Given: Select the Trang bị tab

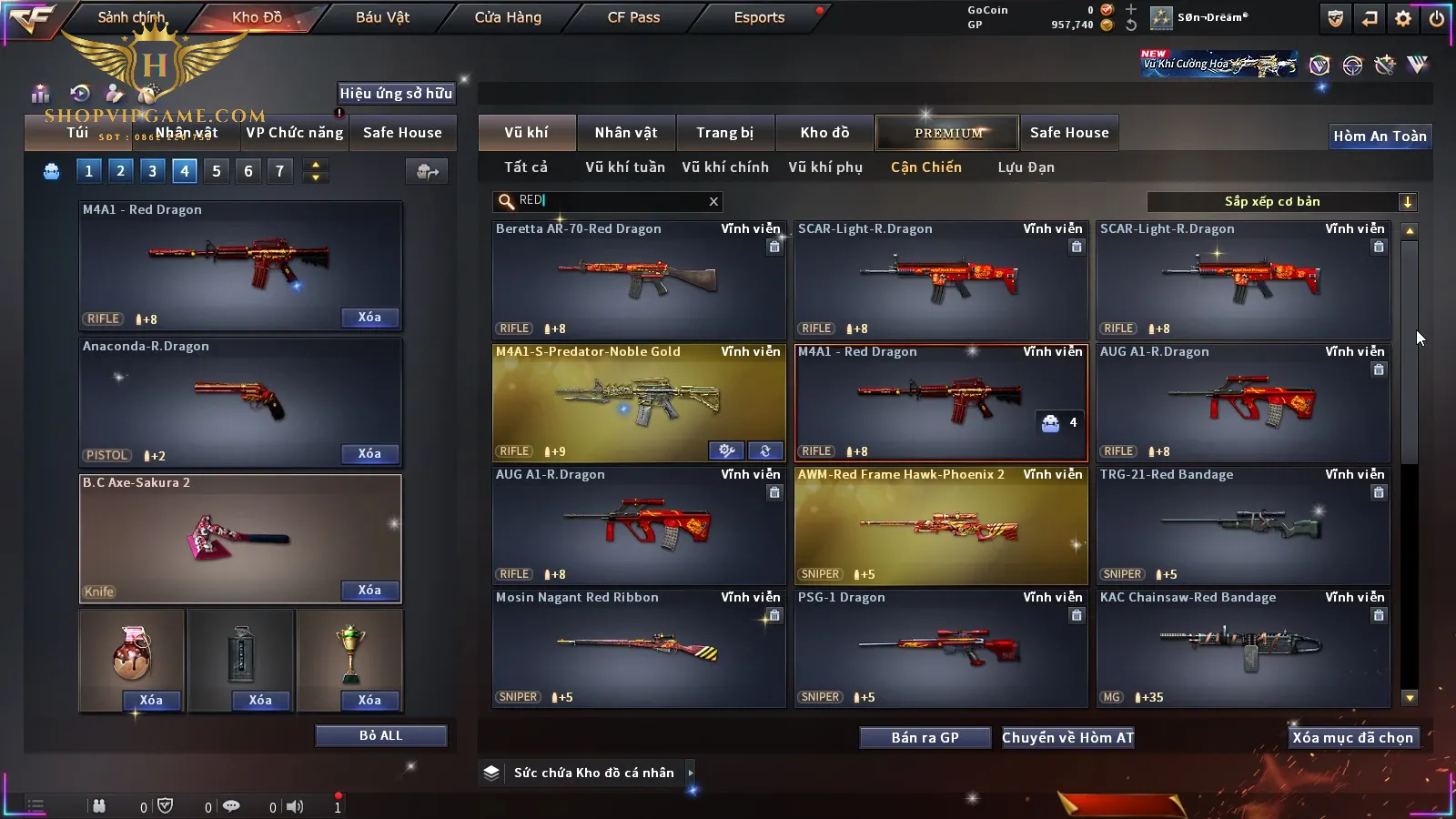Looking at the screenshot, I should coord(725,133).
